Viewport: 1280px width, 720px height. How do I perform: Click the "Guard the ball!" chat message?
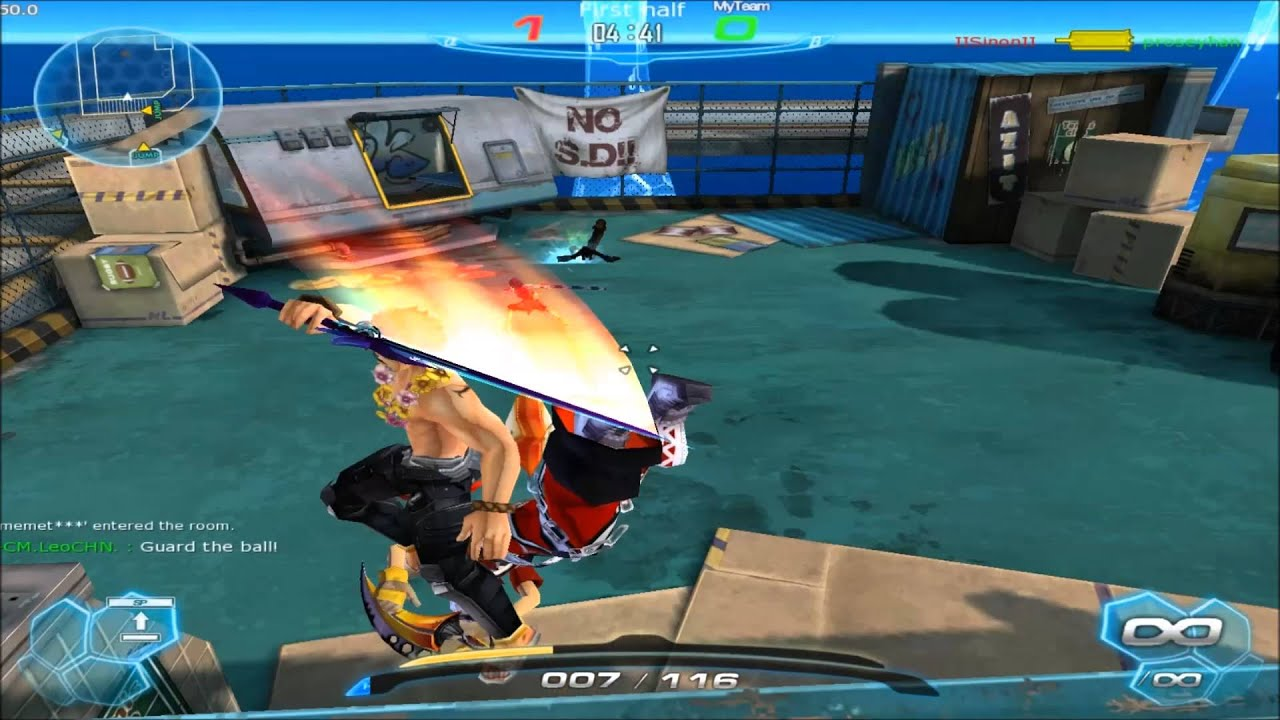point(208,547)
